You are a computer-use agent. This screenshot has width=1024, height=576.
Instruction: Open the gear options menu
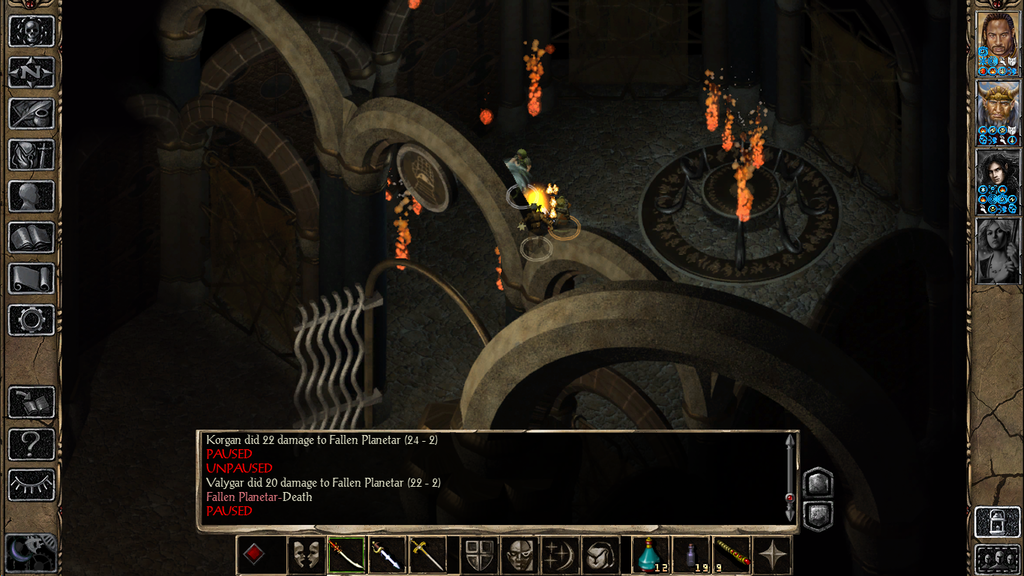(31, 319)
